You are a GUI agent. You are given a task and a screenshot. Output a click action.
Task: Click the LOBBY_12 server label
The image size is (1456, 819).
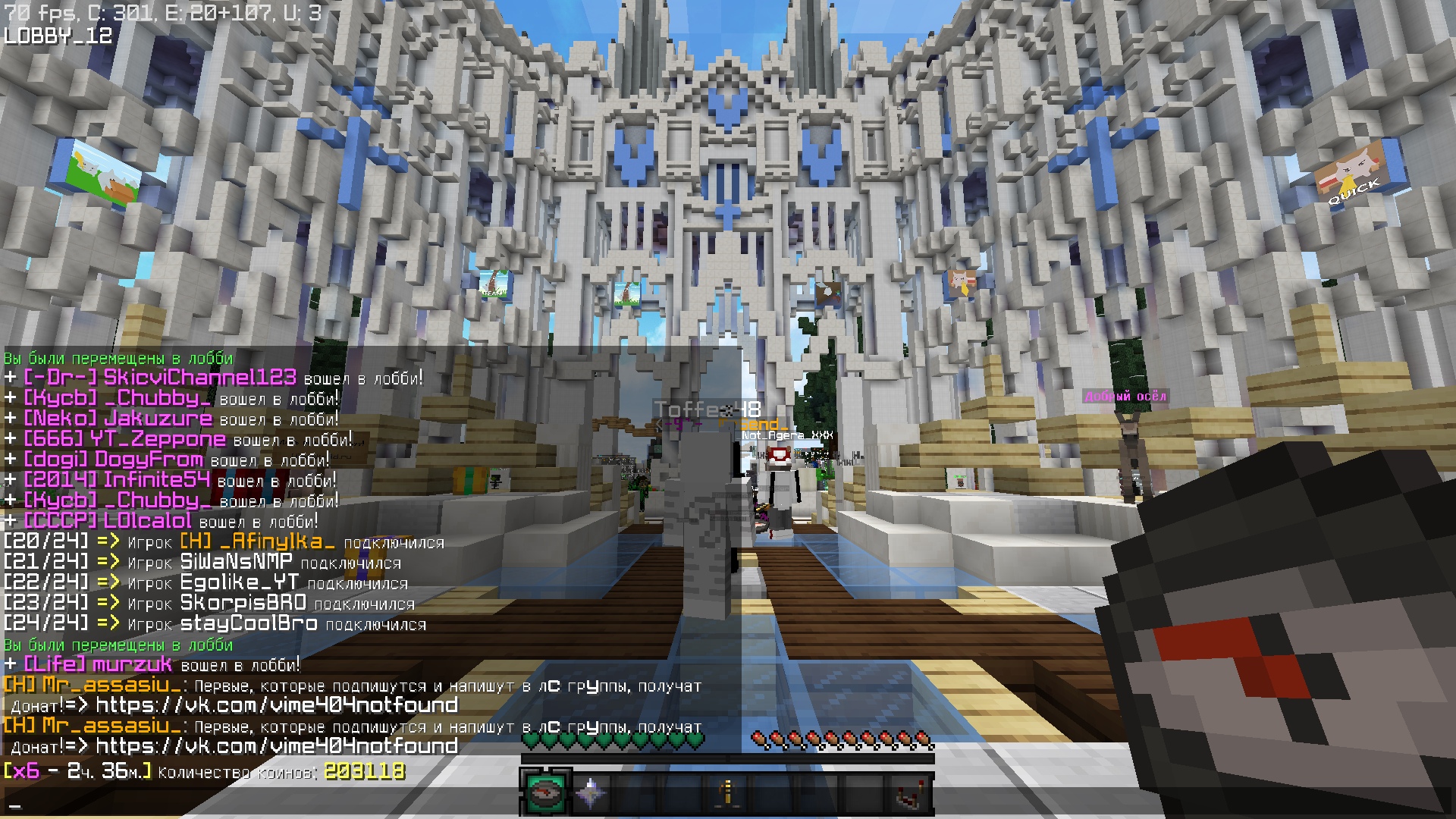[57, 33]
